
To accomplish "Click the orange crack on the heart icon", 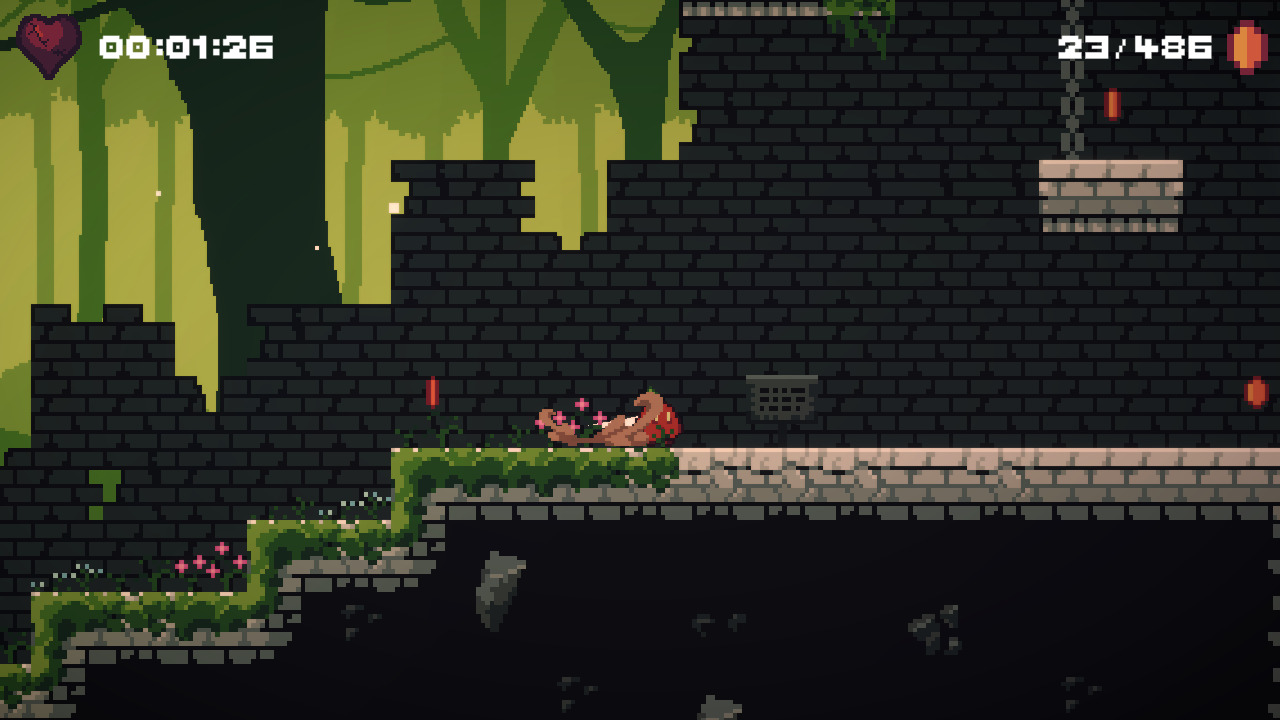I will pos(38,30).
